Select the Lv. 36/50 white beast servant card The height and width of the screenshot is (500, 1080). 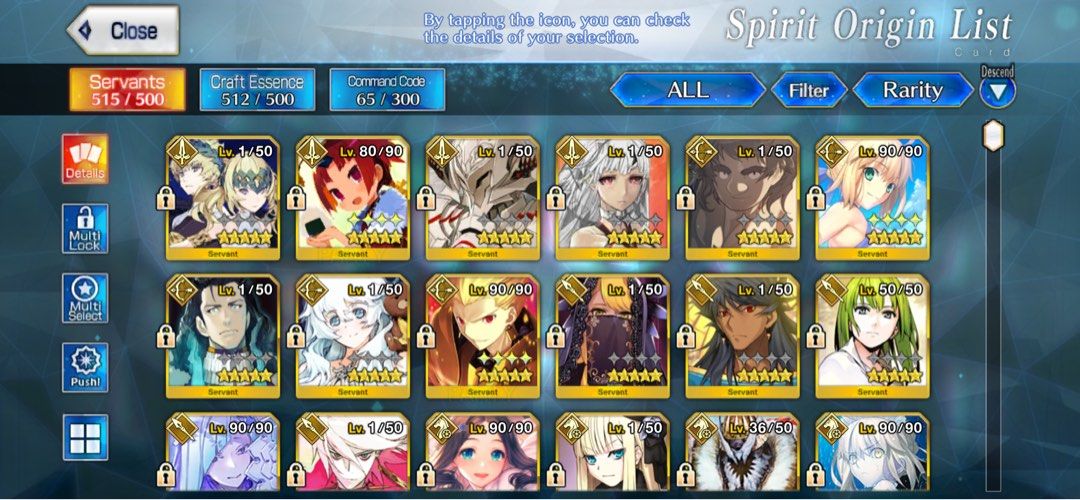743,455
